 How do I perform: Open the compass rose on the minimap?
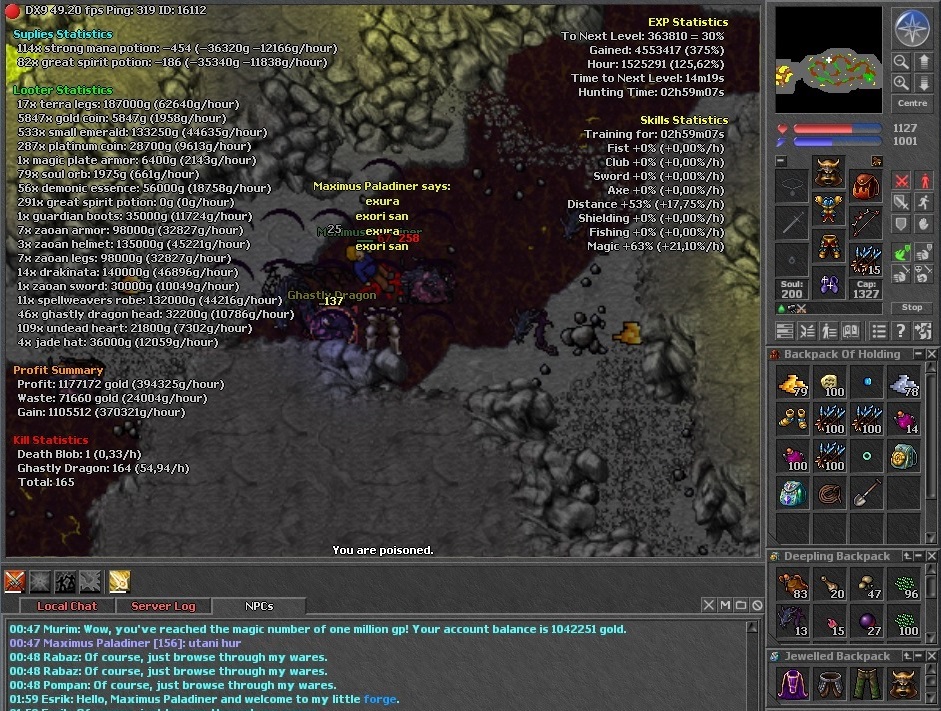pyautogui.click(x=911, y=28)
